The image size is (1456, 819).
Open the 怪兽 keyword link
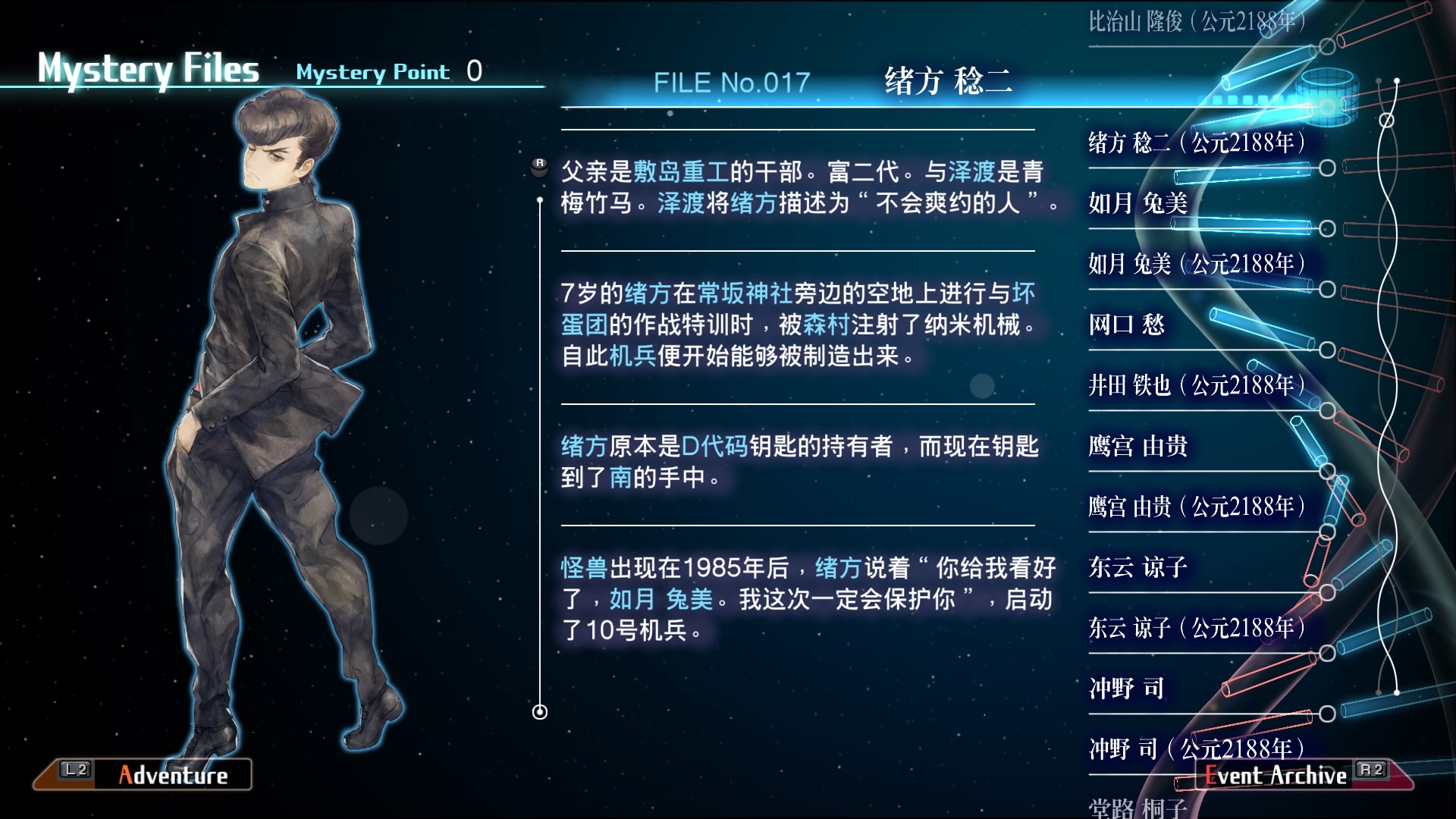[x=584, y=568]
